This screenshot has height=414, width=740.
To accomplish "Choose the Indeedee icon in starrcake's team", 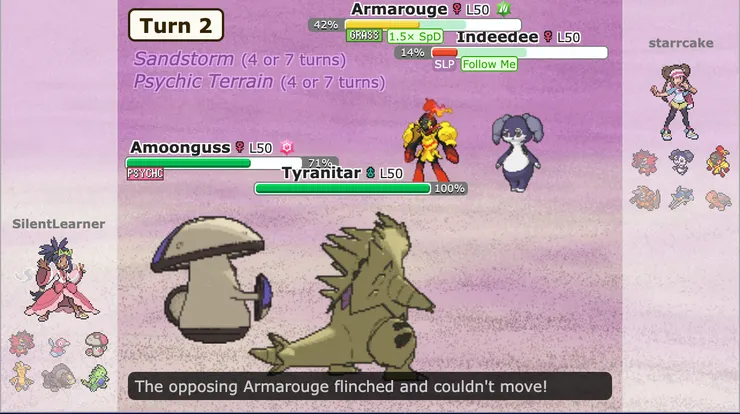I will [681, 161].
